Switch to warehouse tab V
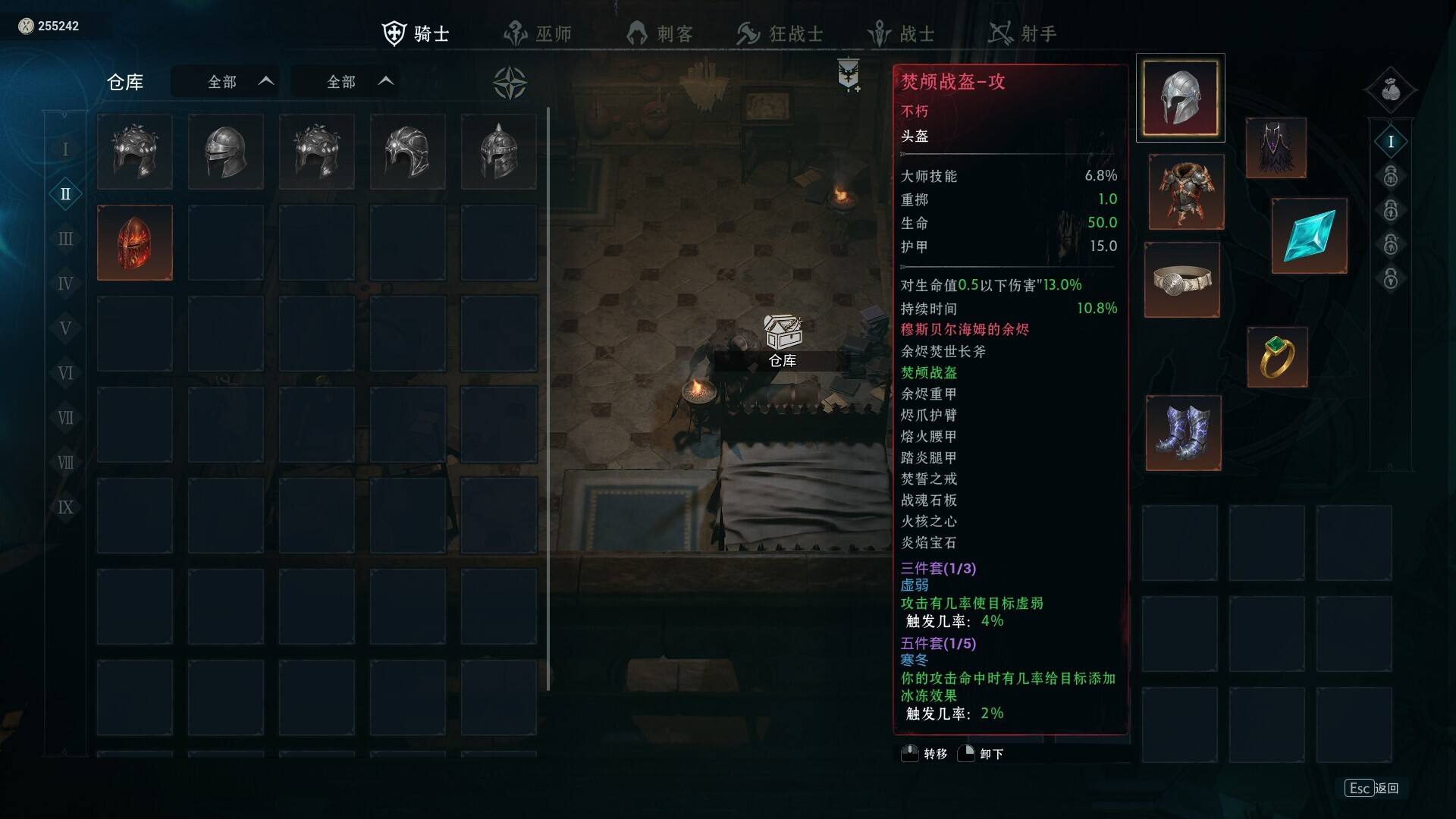Image resolution: width=1456 pixels, height=819 pixels. click(x=65, y=328)
